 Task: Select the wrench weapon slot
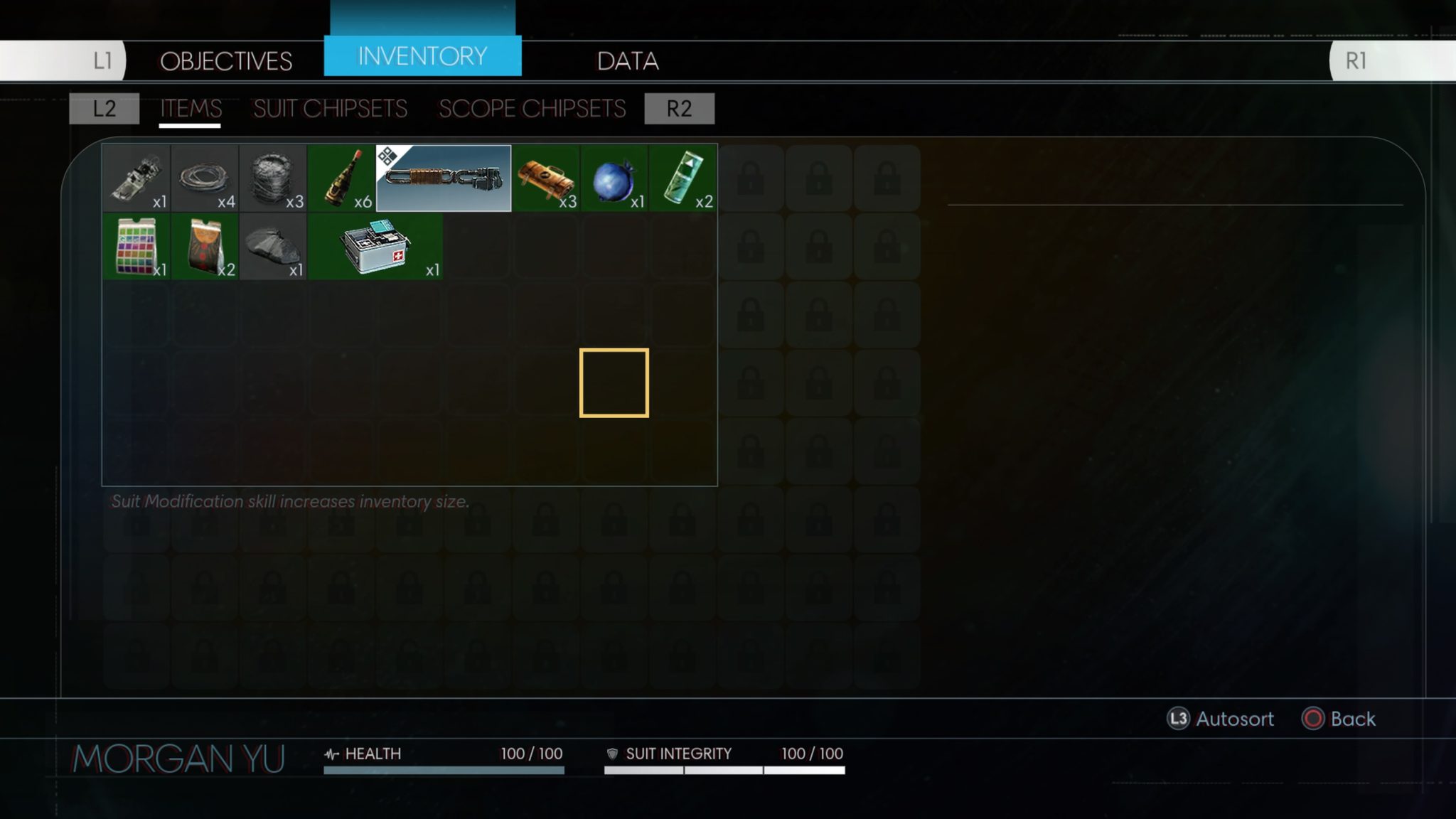point(443,178)
